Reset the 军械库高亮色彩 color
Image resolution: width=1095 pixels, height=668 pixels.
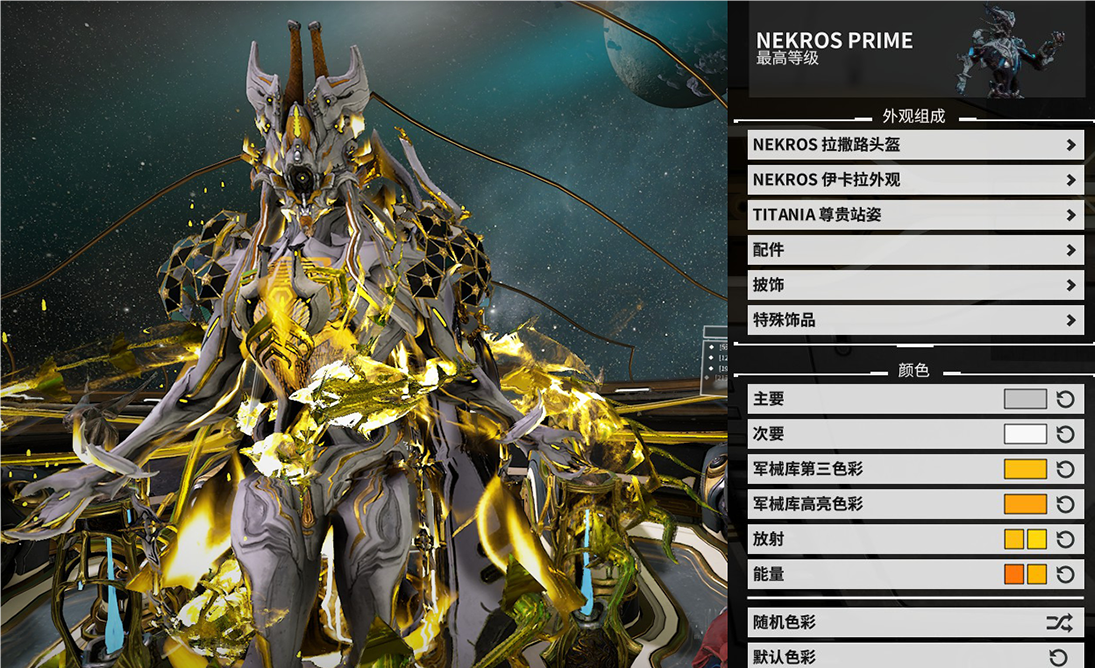[1066, 504]
